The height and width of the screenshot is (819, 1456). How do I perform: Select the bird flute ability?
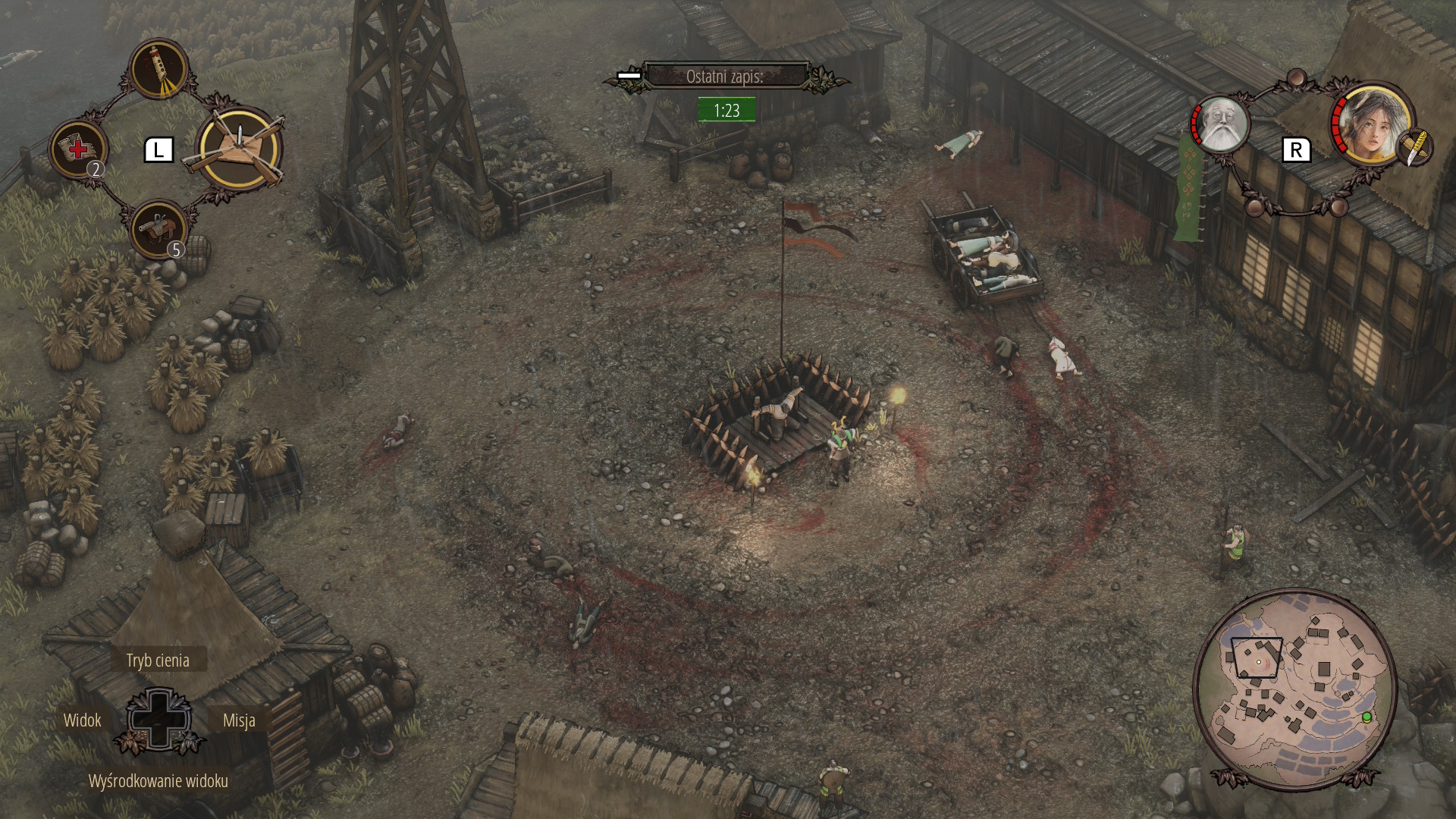point(159,69)
